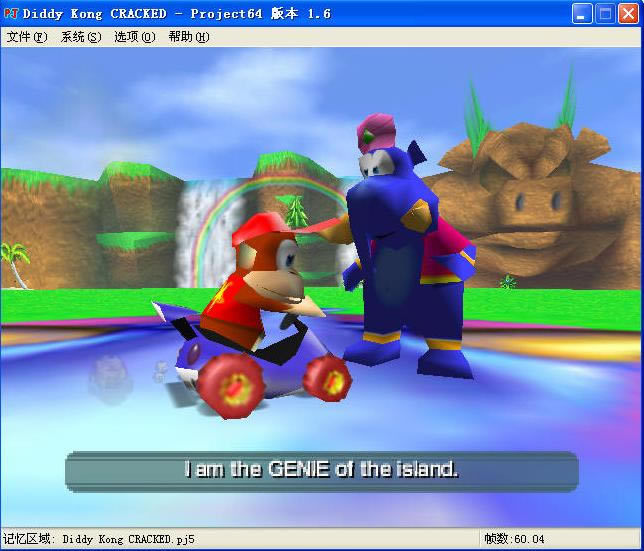This screenshot has height=551, width=644.
Task: Open the 文件 (File) menu
Action: (x=26, y=37)
